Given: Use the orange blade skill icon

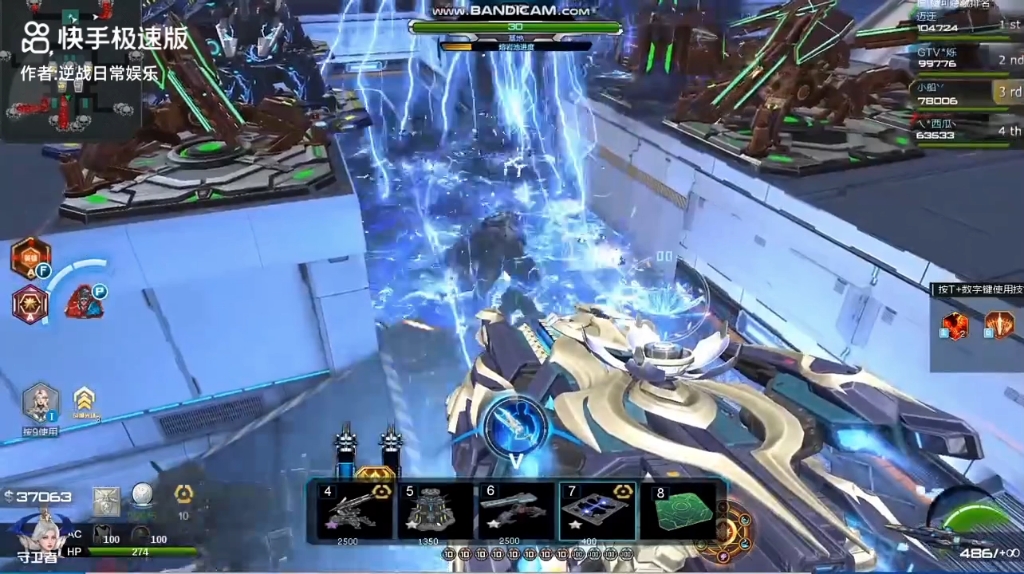Looking at the screenshot, I should (x=998, y=325).
